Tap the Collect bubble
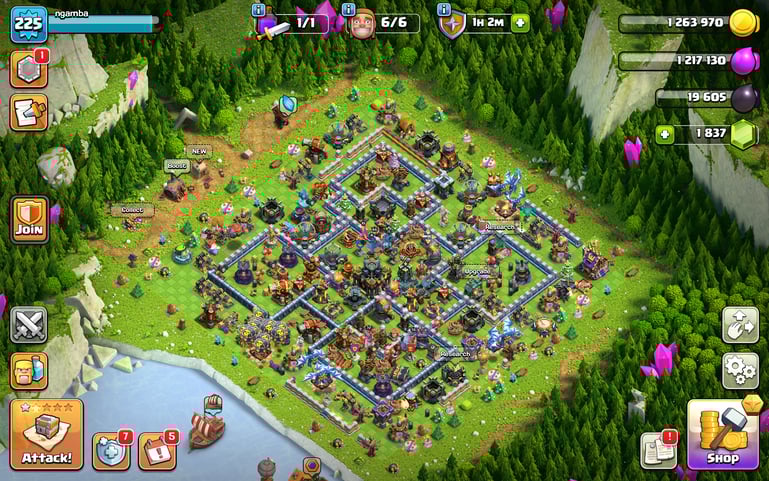 (133, 210)
